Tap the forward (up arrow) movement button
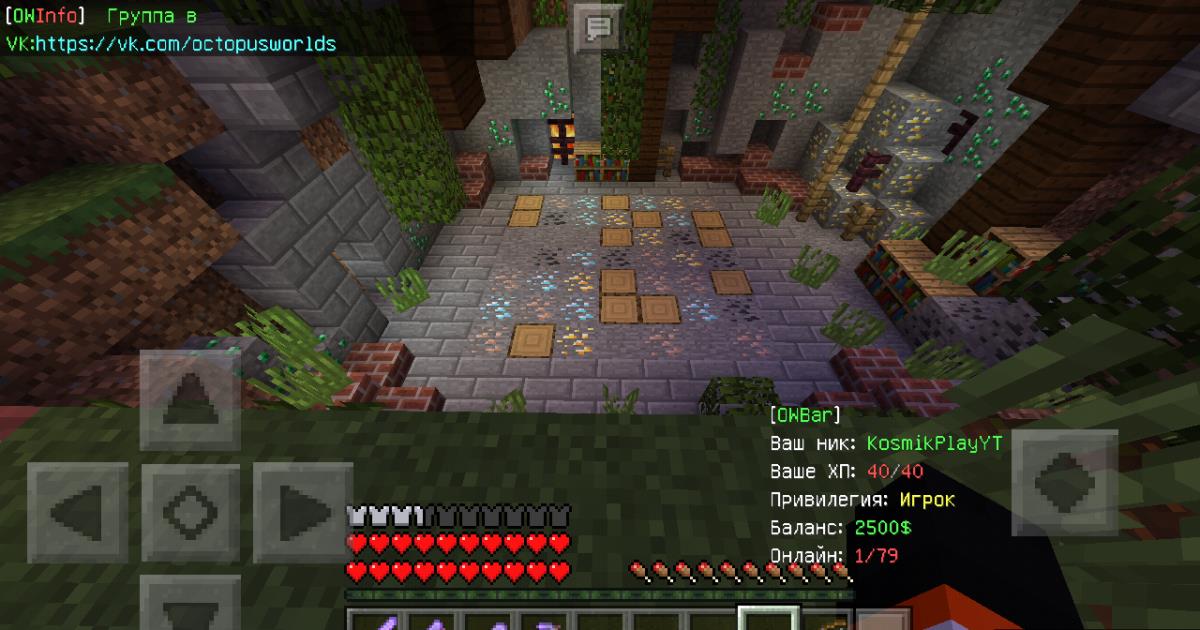 coord(190,399)
